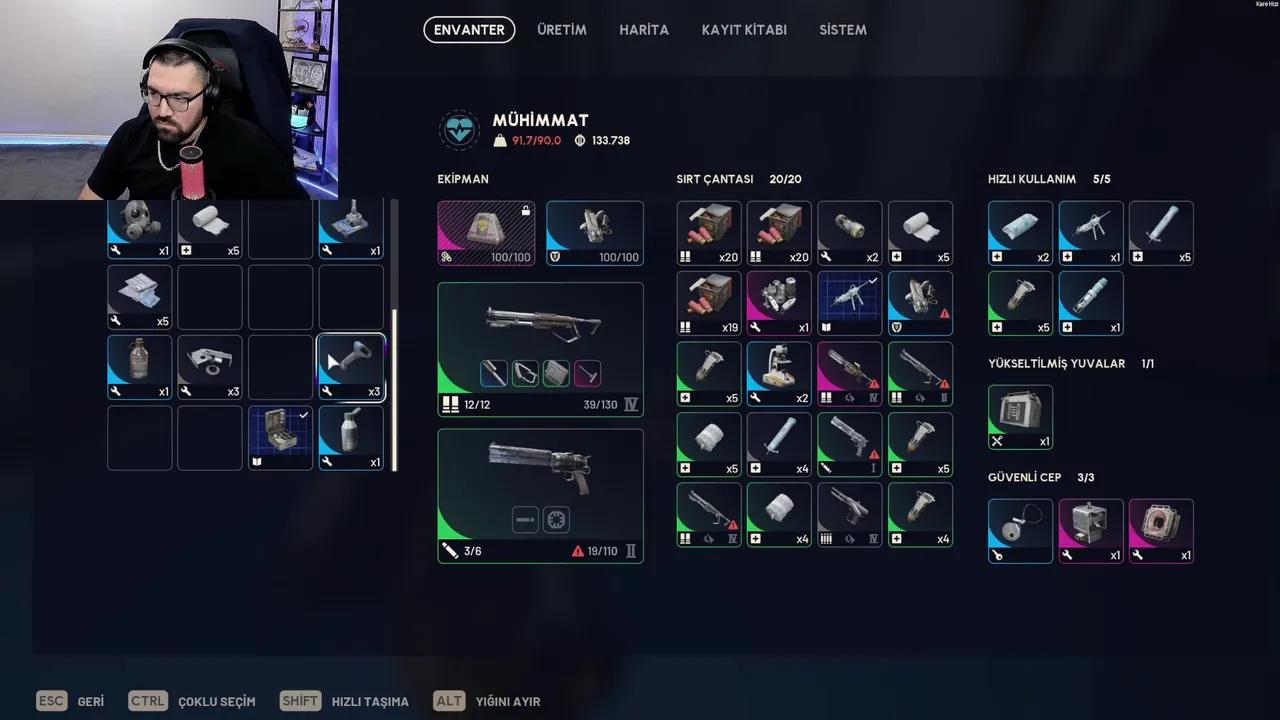Select the upgraded slot toolbox under YÜKSELTİLMİŞ YUVALAR
Viewport: 1280px width, 720px height.
tap(1020, 415)
